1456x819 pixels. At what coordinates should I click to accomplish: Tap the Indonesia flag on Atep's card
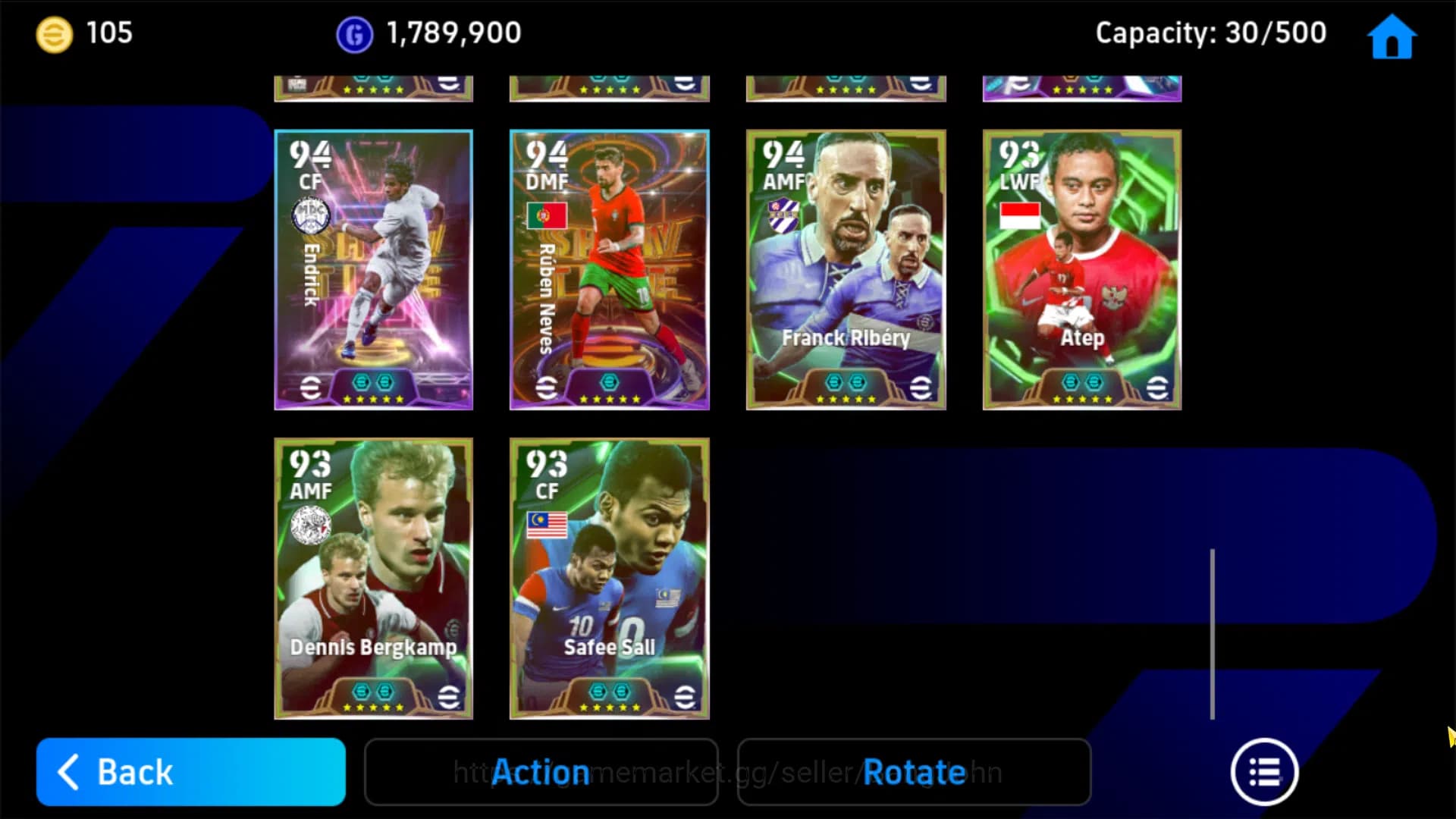pos(1021,216)
